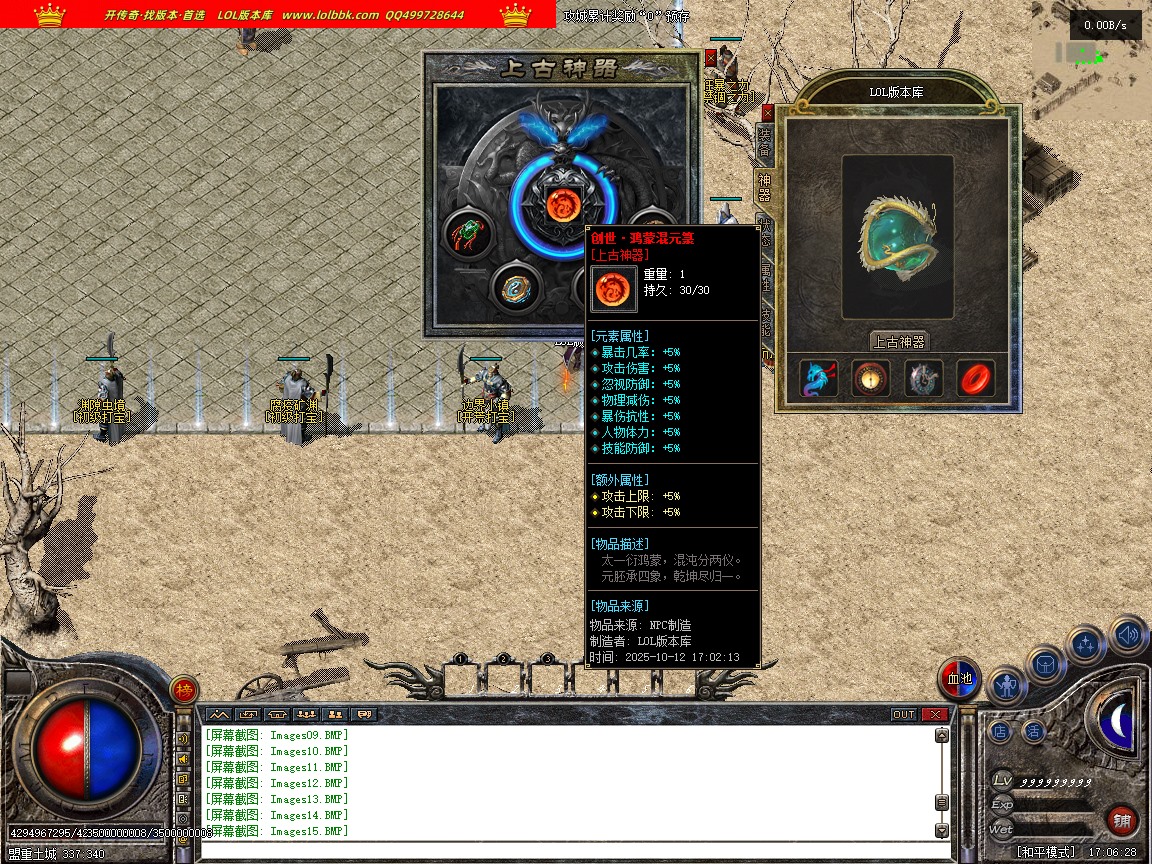Click the 上古神器 button under the orb
The height and width of the screenshot is (864, 1152).
[898, 341]
